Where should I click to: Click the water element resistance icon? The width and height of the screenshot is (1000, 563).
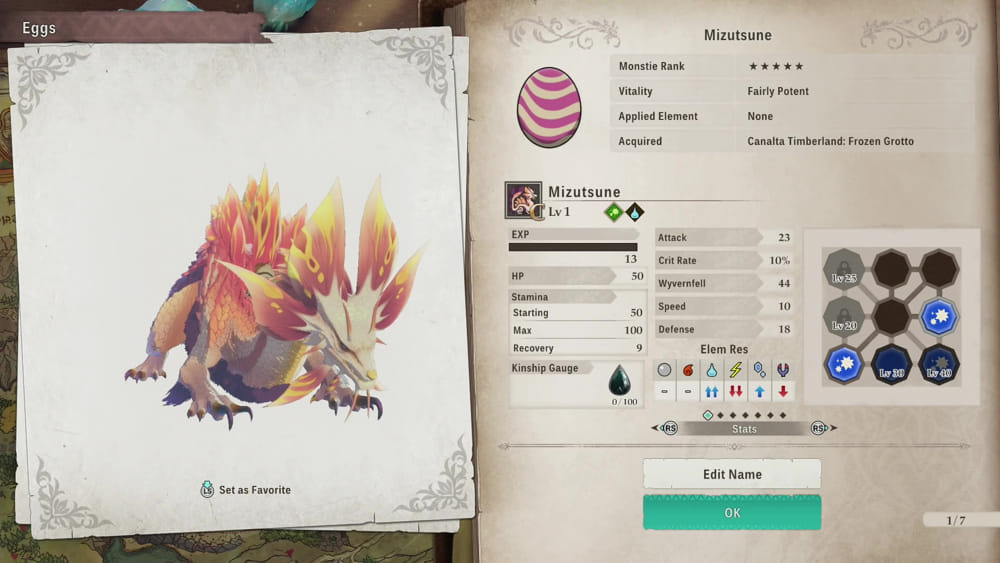[711, 370]
